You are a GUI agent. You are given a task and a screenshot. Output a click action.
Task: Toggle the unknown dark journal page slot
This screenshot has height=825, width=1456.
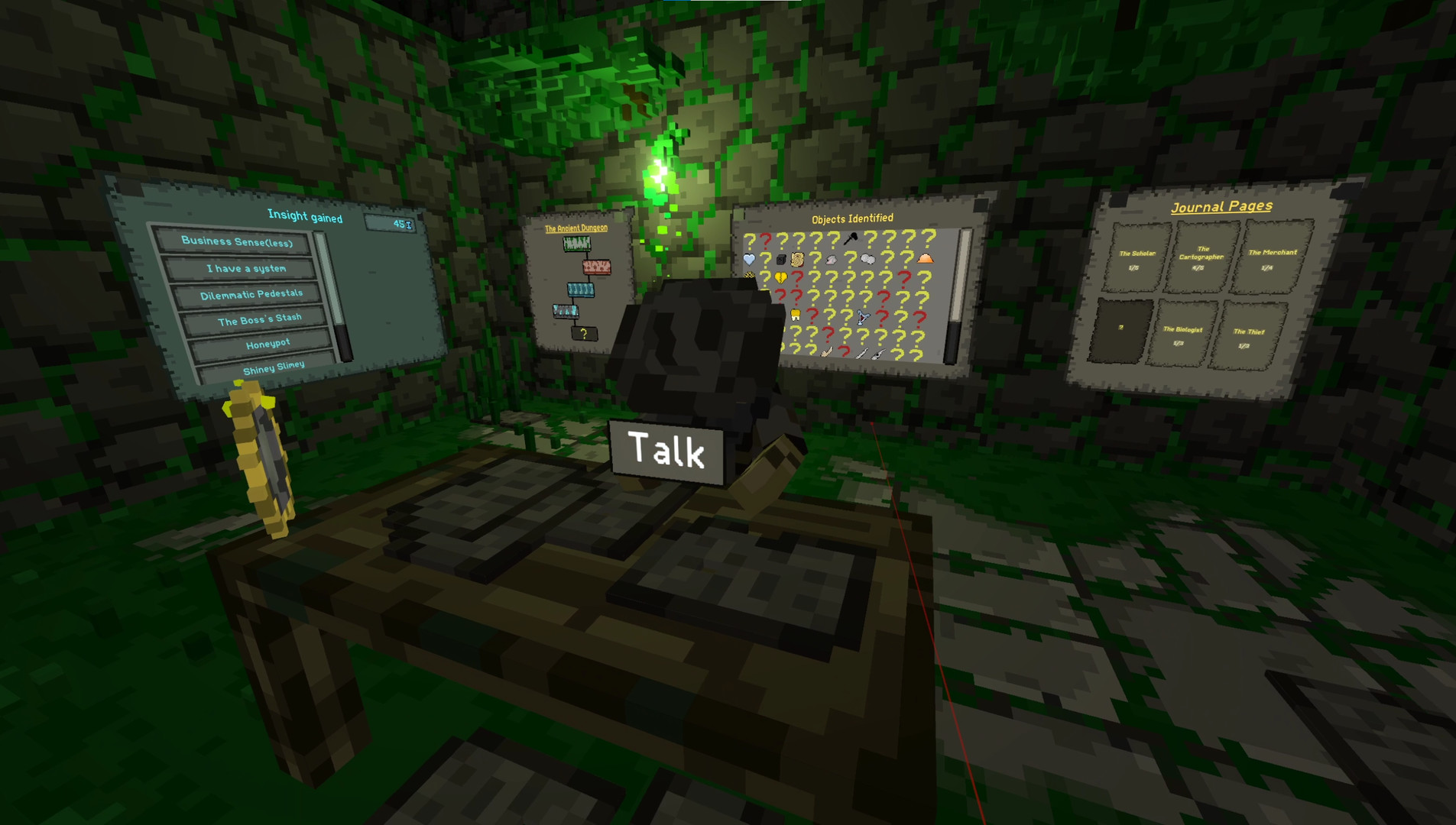[x=1120, y=328]
